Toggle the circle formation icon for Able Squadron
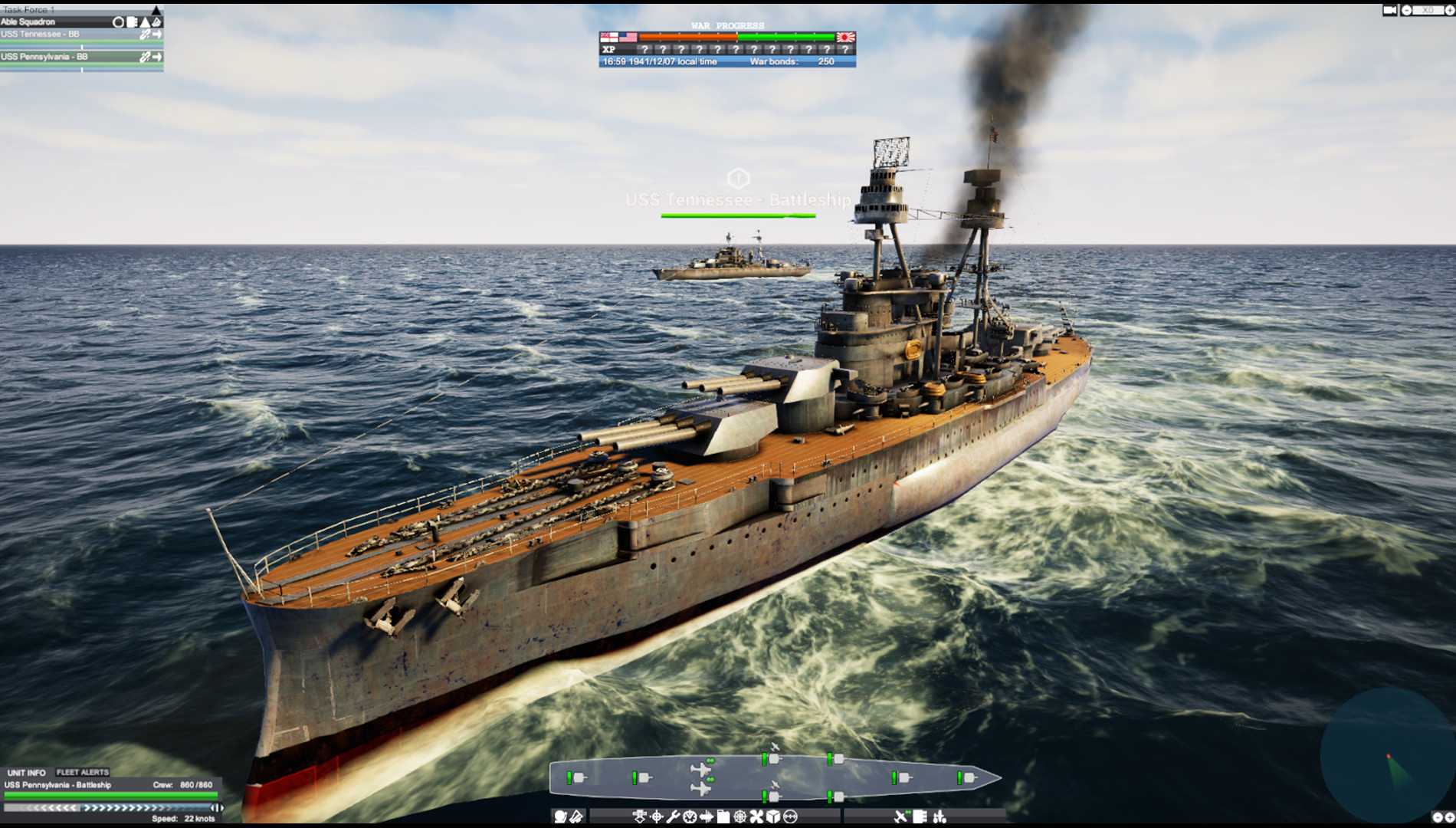Screen dimensions: 1456x828 (117, 22)
